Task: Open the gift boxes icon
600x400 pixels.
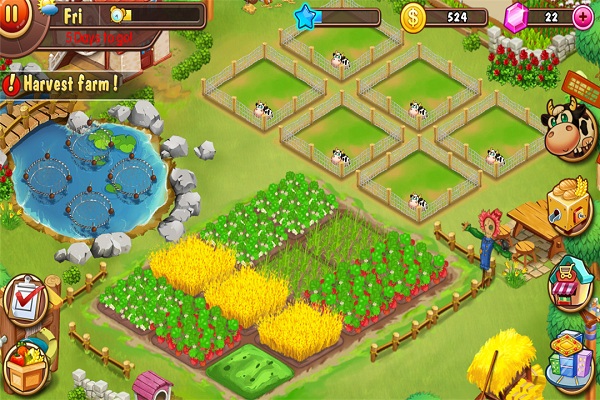Action: point(573,354)
